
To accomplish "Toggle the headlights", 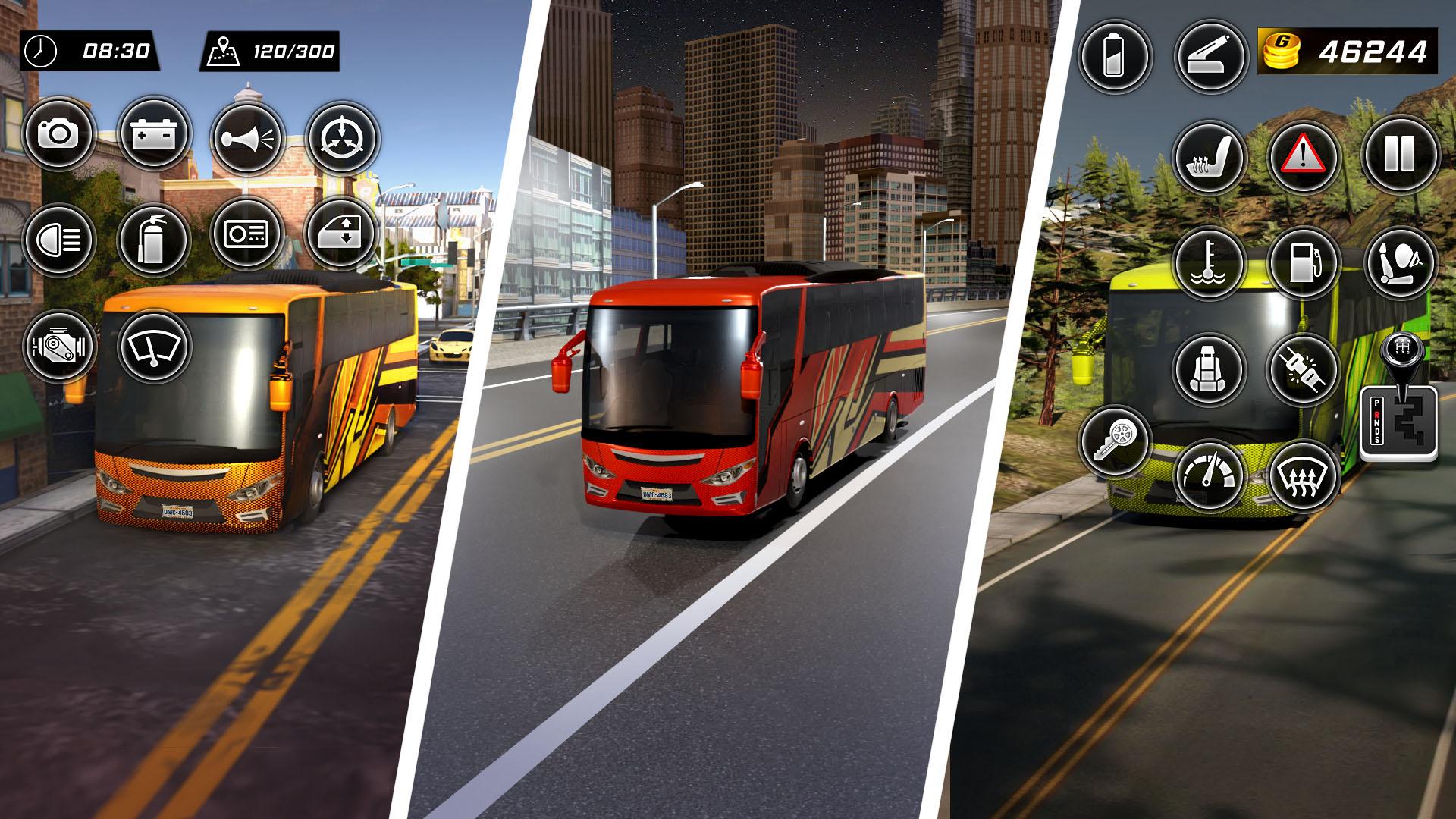I will (x=61, y=239).
